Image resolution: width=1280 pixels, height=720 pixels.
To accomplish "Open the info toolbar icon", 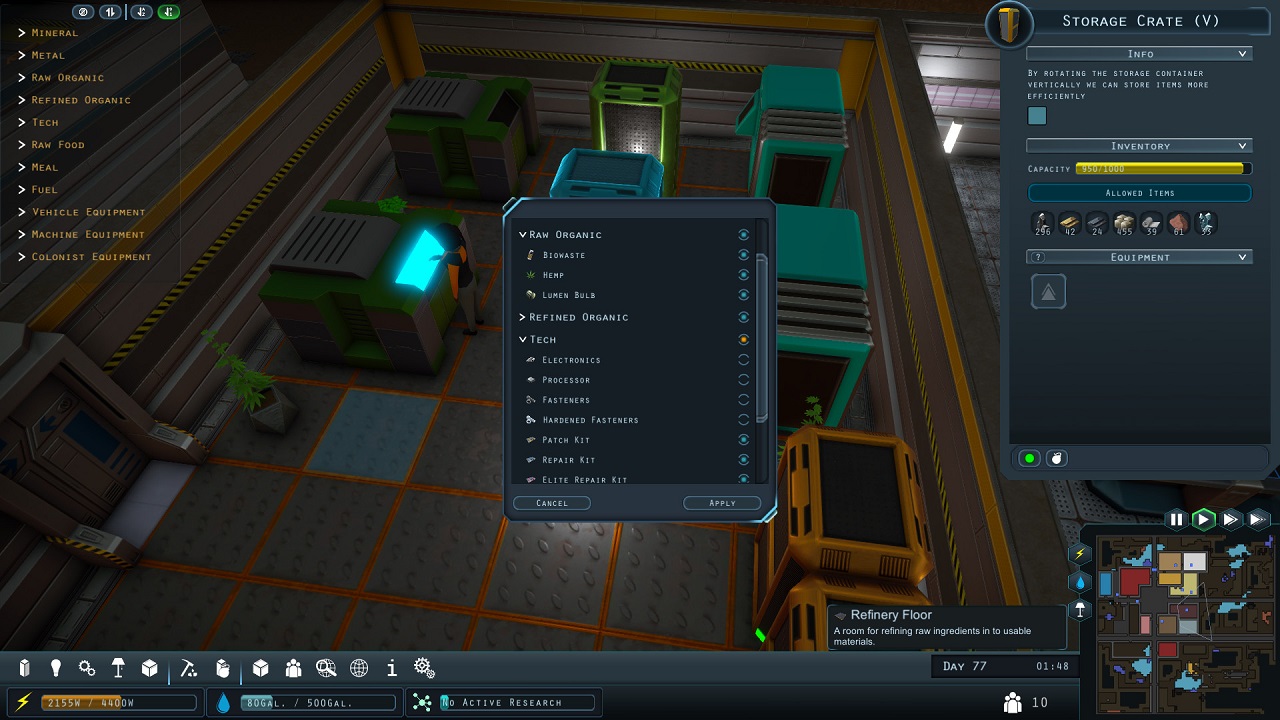I will pos(392,668).
